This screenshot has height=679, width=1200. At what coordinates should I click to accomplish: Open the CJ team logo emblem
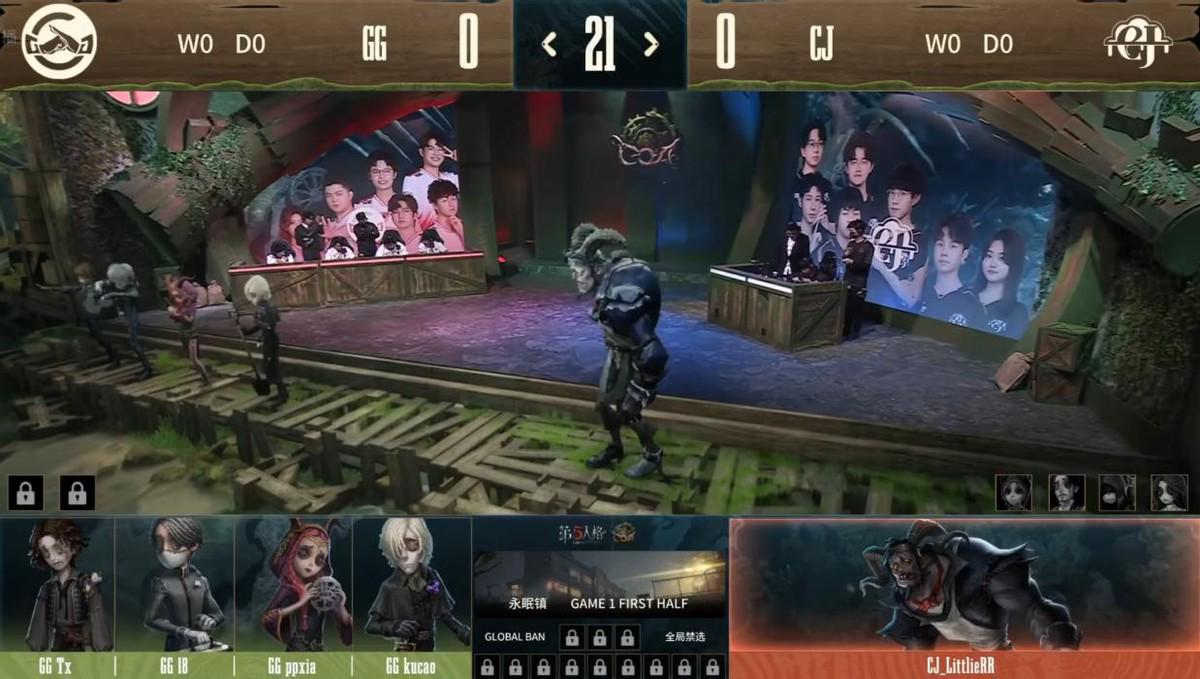click(x=1137, y=43)
